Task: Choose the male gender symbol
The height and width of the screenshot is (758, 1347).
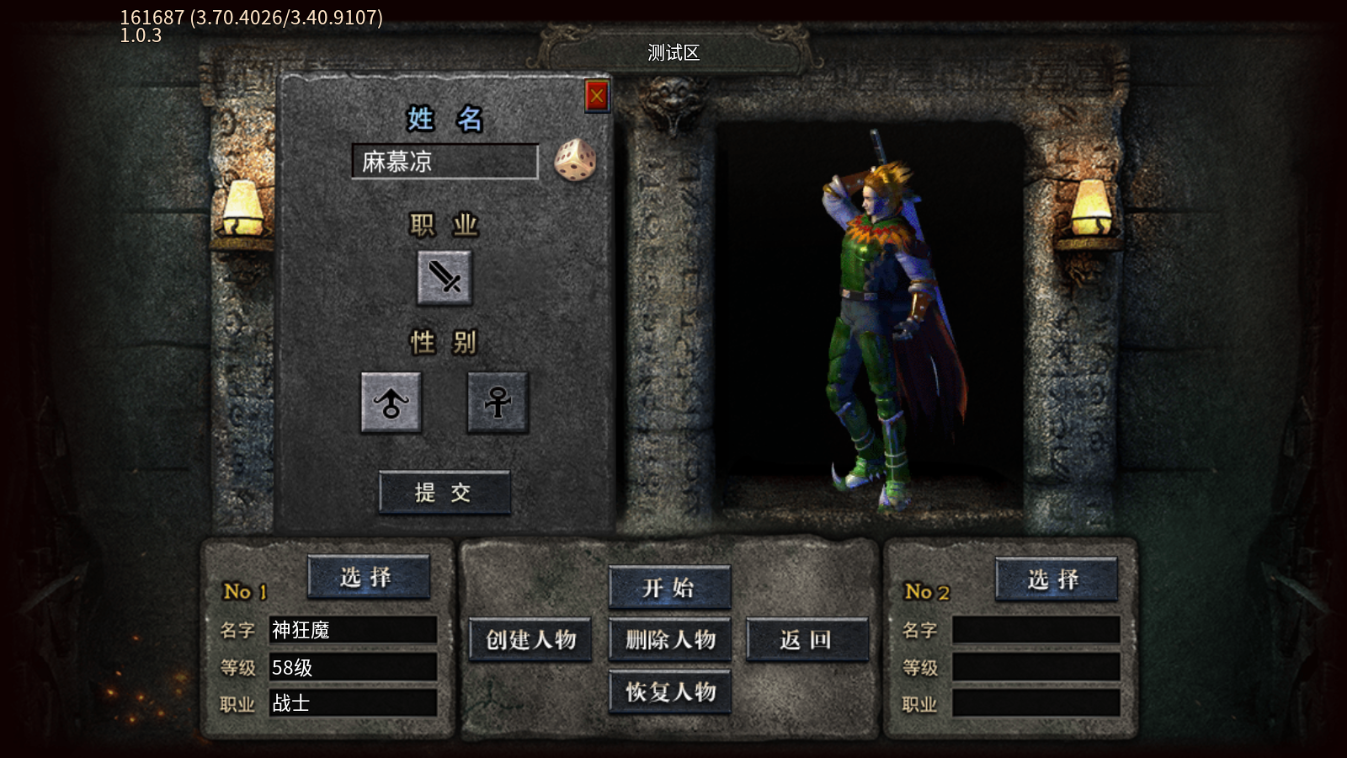Action: pyautogui.click(x=391, y=403)
